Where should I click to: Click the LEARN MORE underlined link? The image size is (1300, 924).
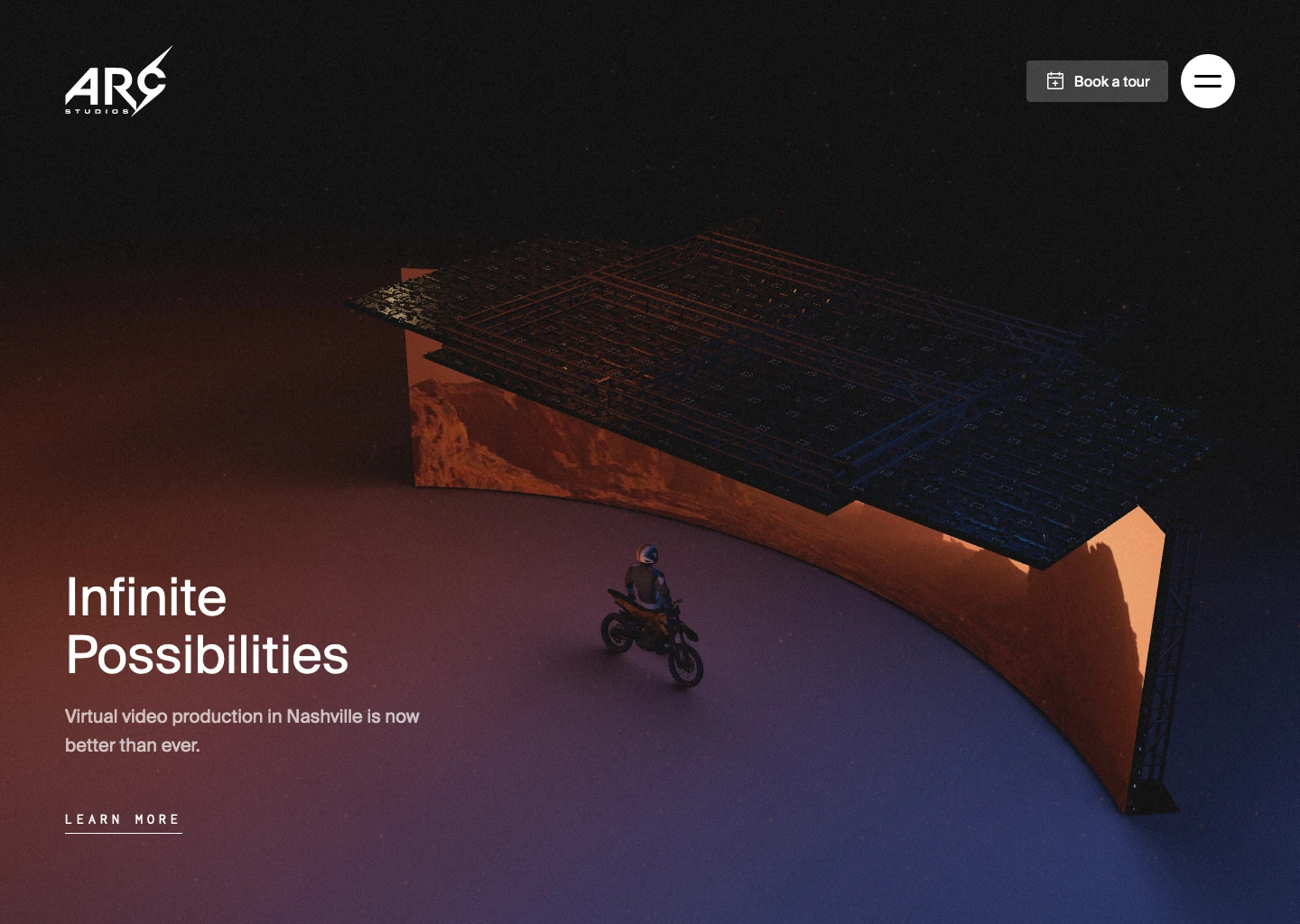point(123,819)
